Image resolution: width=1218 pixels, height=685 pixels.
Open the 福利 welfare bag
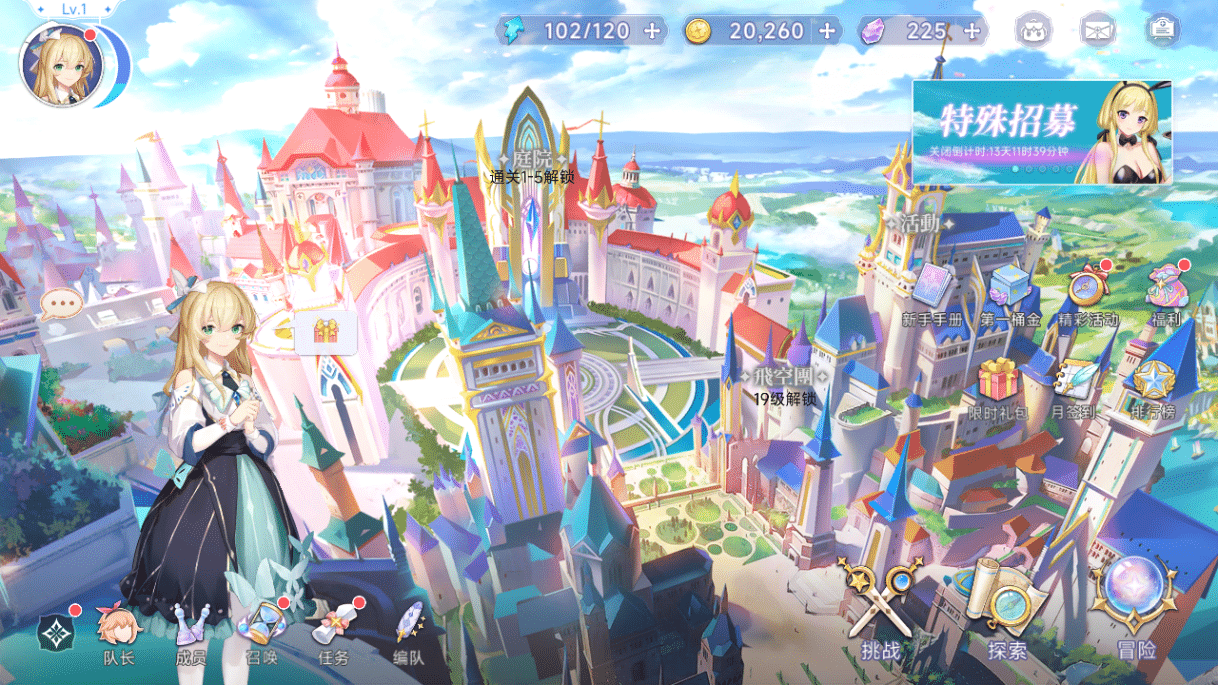click(1166, 290)
